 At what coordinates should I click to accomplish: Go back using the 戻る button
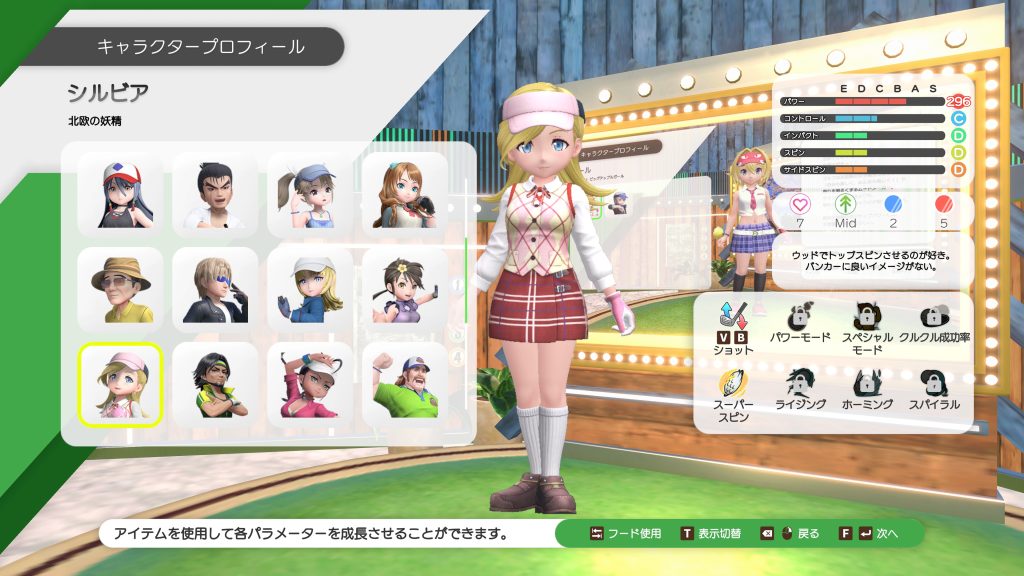click(790, 533)
